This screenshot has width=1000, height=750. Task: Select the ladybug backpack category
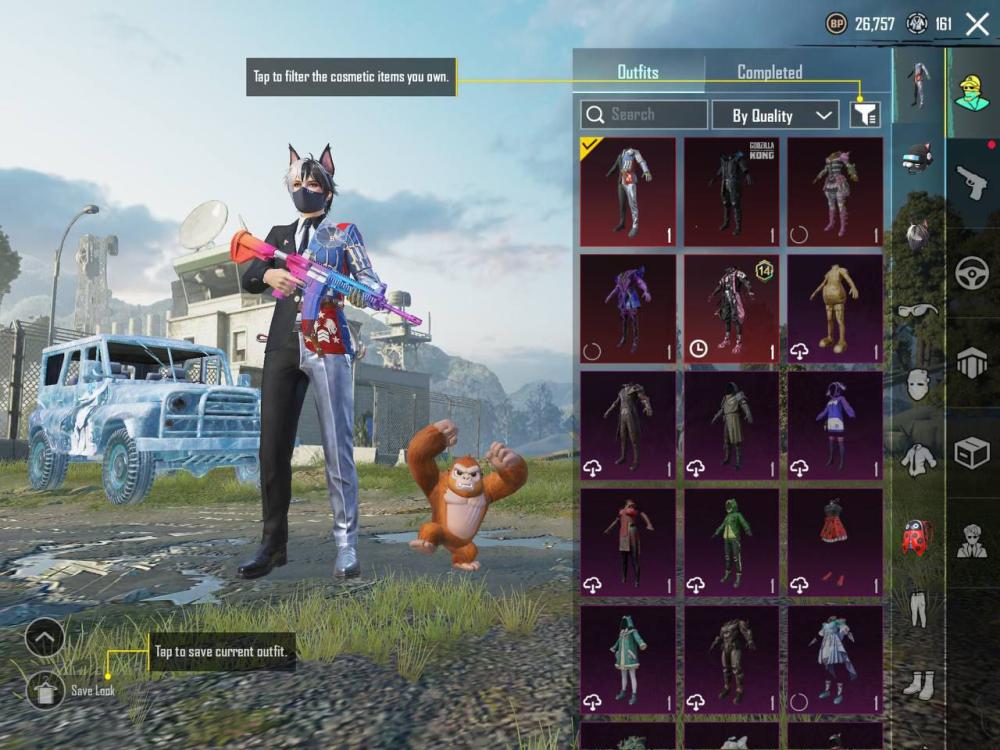tap(917, 536)
